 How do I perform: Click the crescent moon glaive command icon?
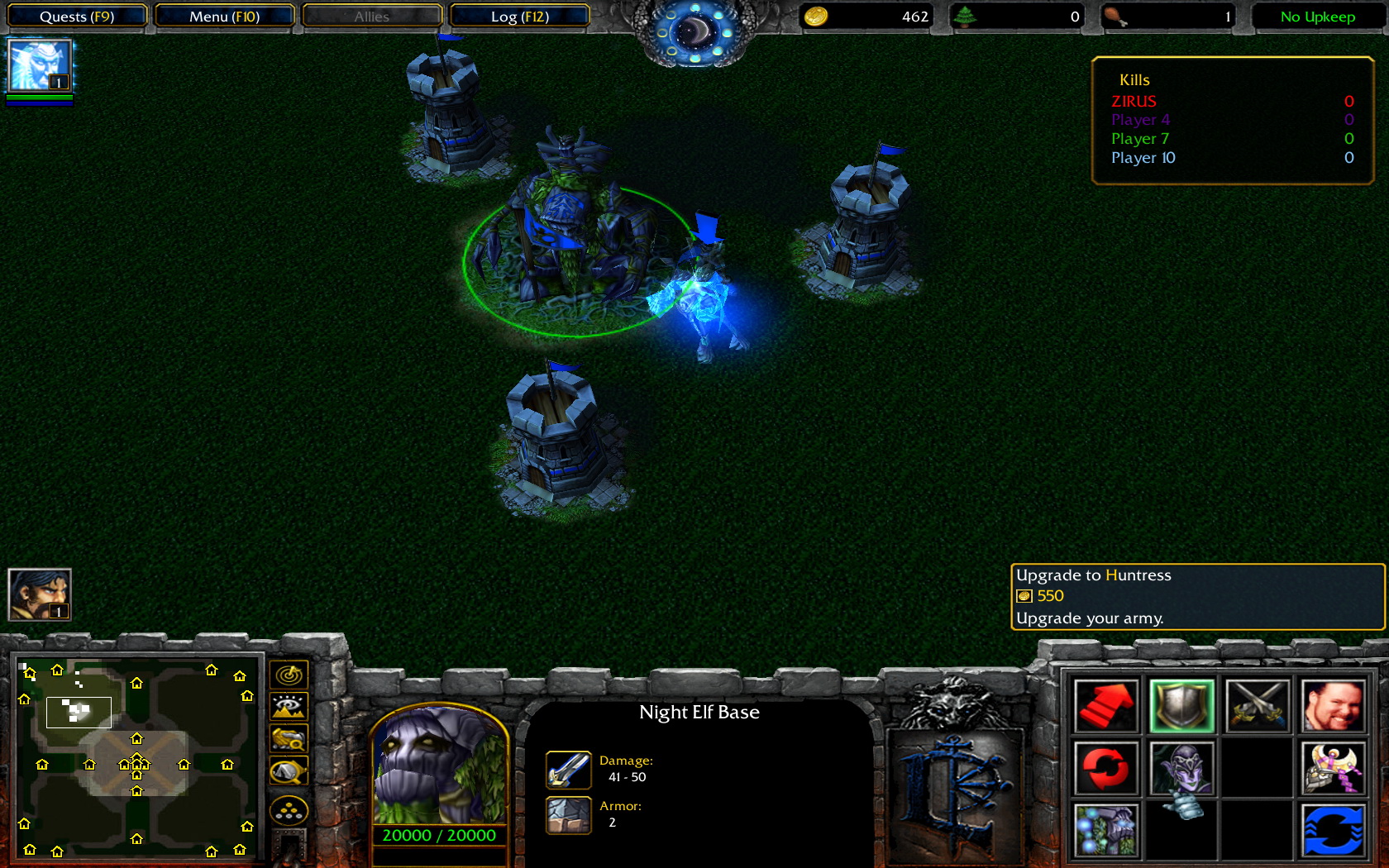(x=1332, y=768)
